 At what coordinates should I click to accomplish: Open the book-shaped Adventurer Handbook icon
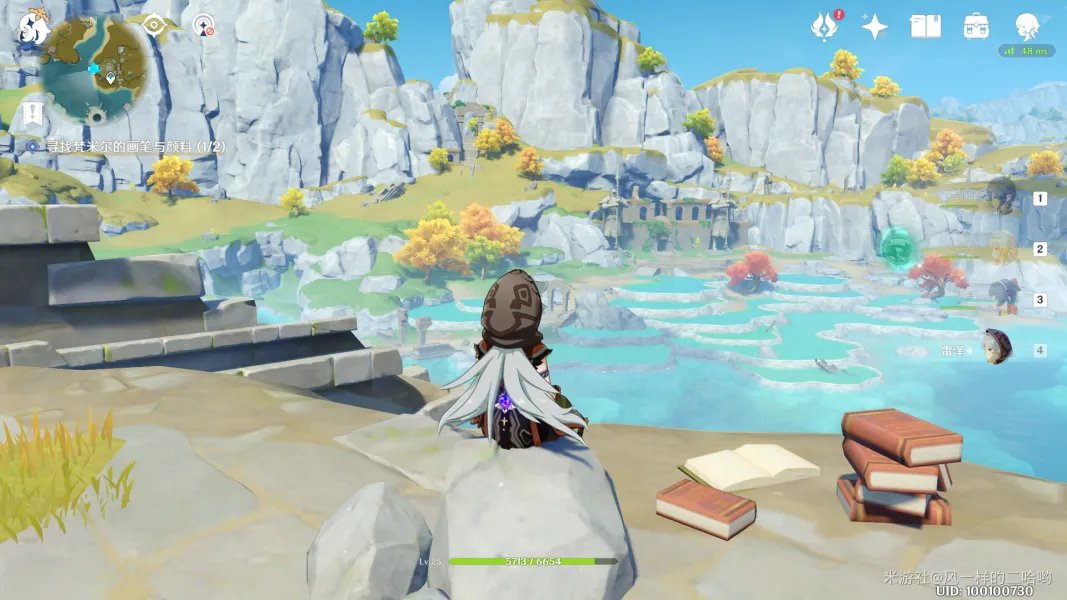click(925, 27)
